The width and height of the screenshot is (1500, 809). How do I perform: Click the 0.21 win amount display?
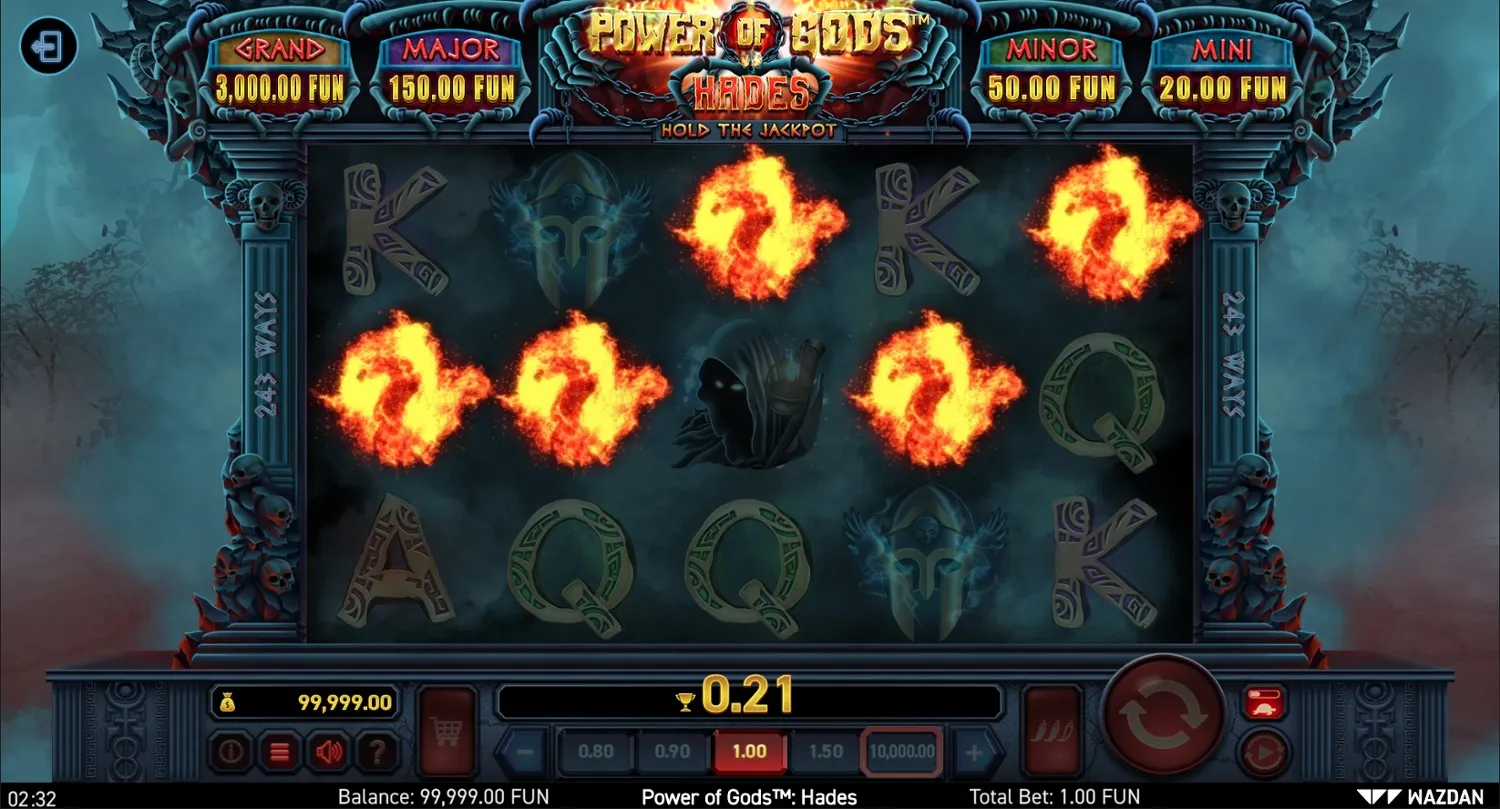pyautogui.click(x=750, y=699)
